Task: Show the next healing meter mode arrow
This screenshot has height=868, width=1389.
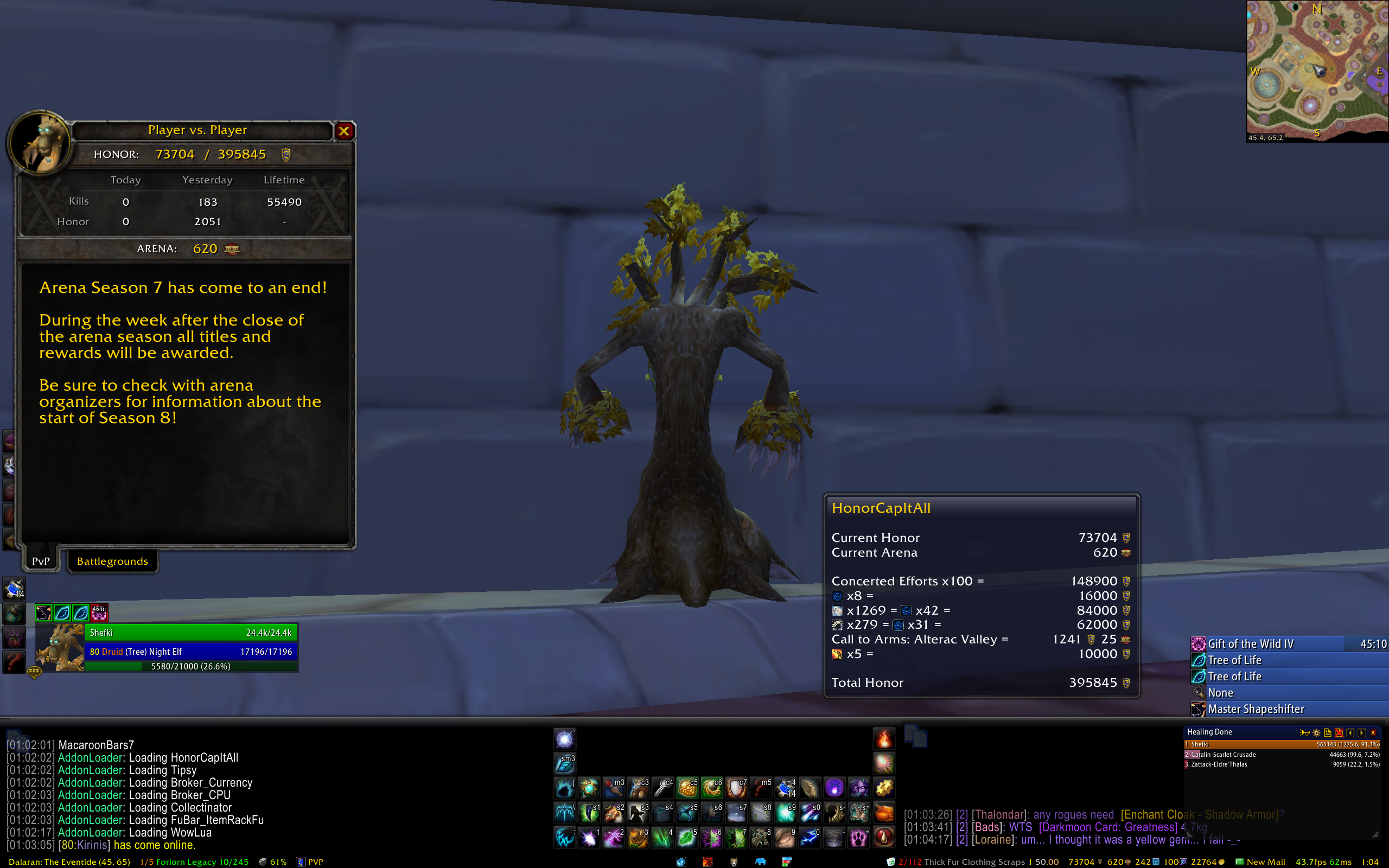Action: tap(1361, 732)
